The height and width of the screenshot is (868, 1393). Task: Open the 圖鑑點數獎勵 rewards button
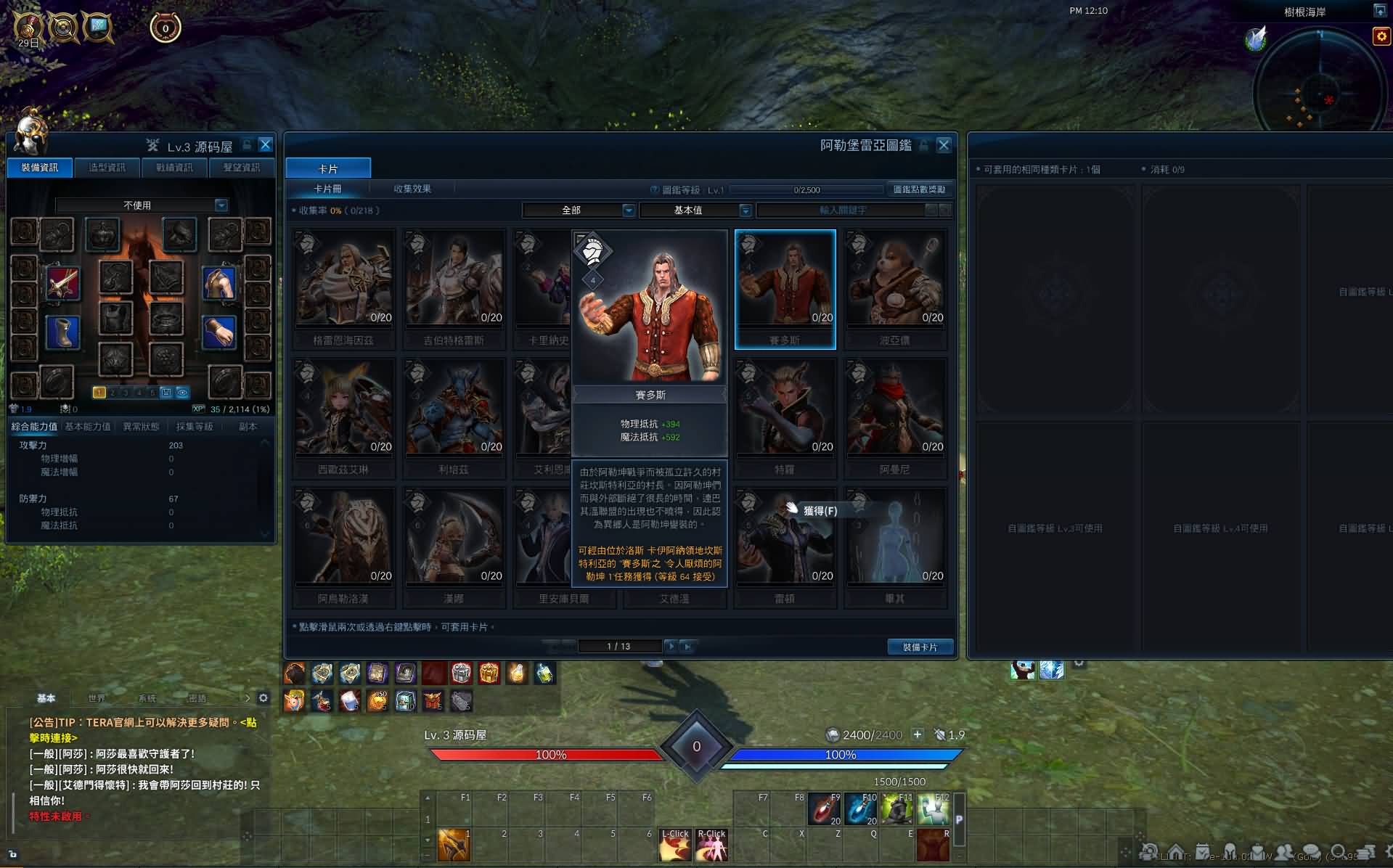tap(919, 189)
